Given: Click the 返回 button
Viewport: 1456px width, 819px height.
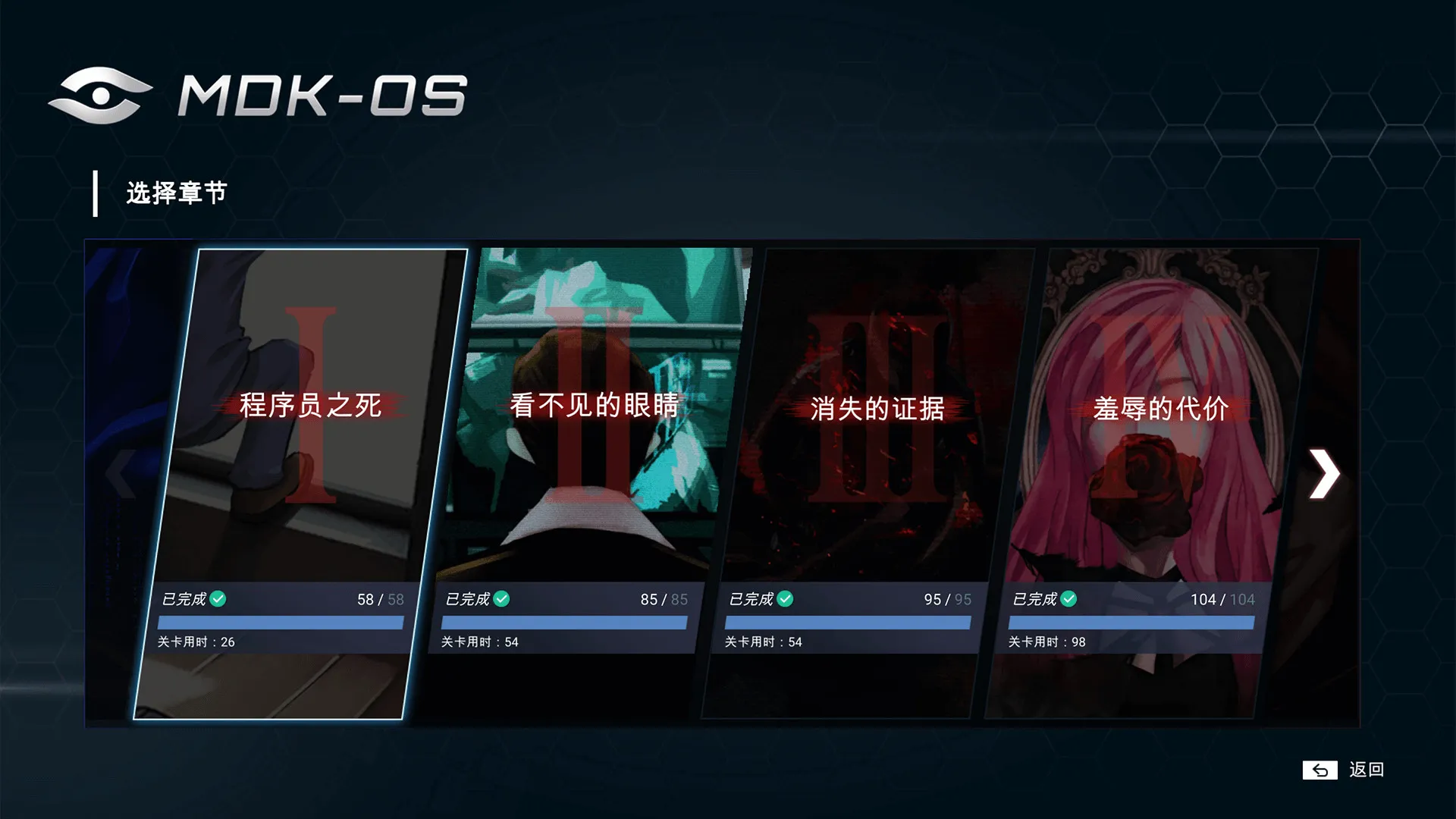Looking at the screenshot, I should click(1365, 770).
